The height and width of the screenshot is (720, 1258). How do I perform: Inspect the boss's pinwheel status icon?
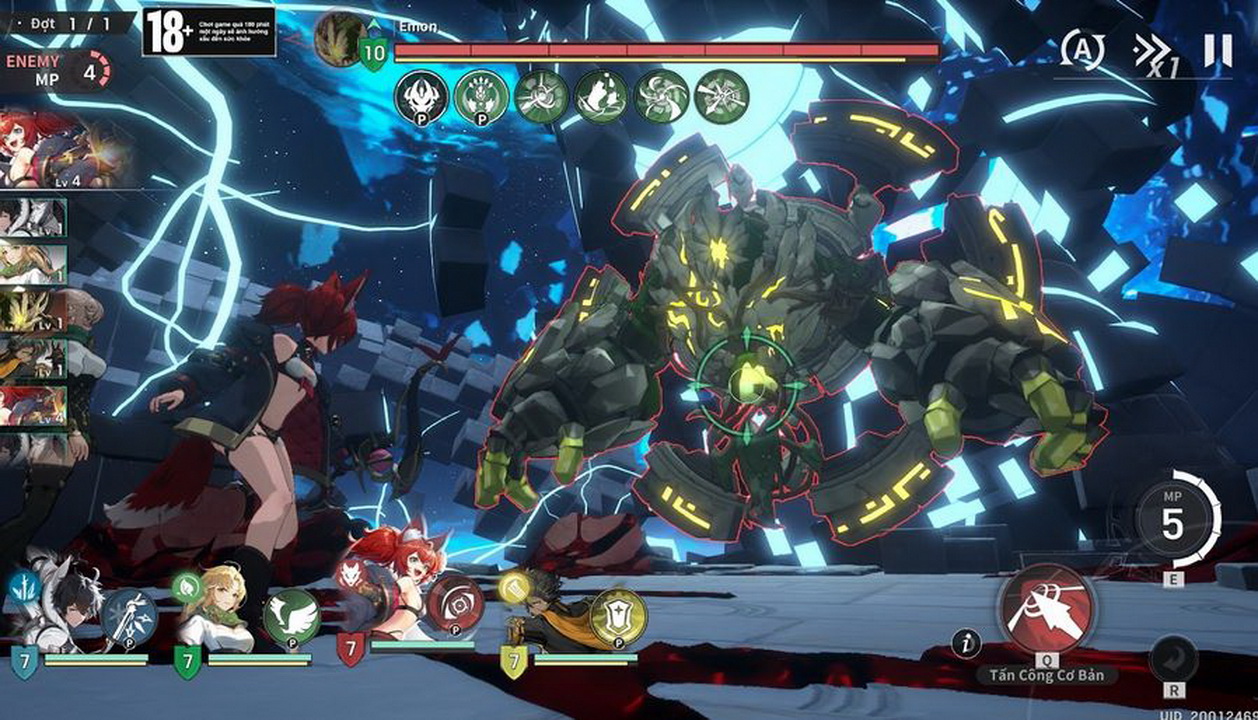[x=661, y=97]
